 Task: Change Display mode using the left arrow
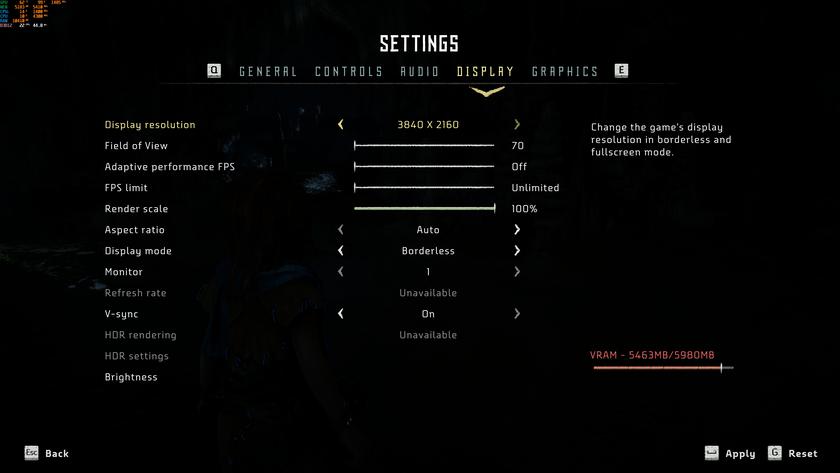pyautogui.click(x=341, y=251)
